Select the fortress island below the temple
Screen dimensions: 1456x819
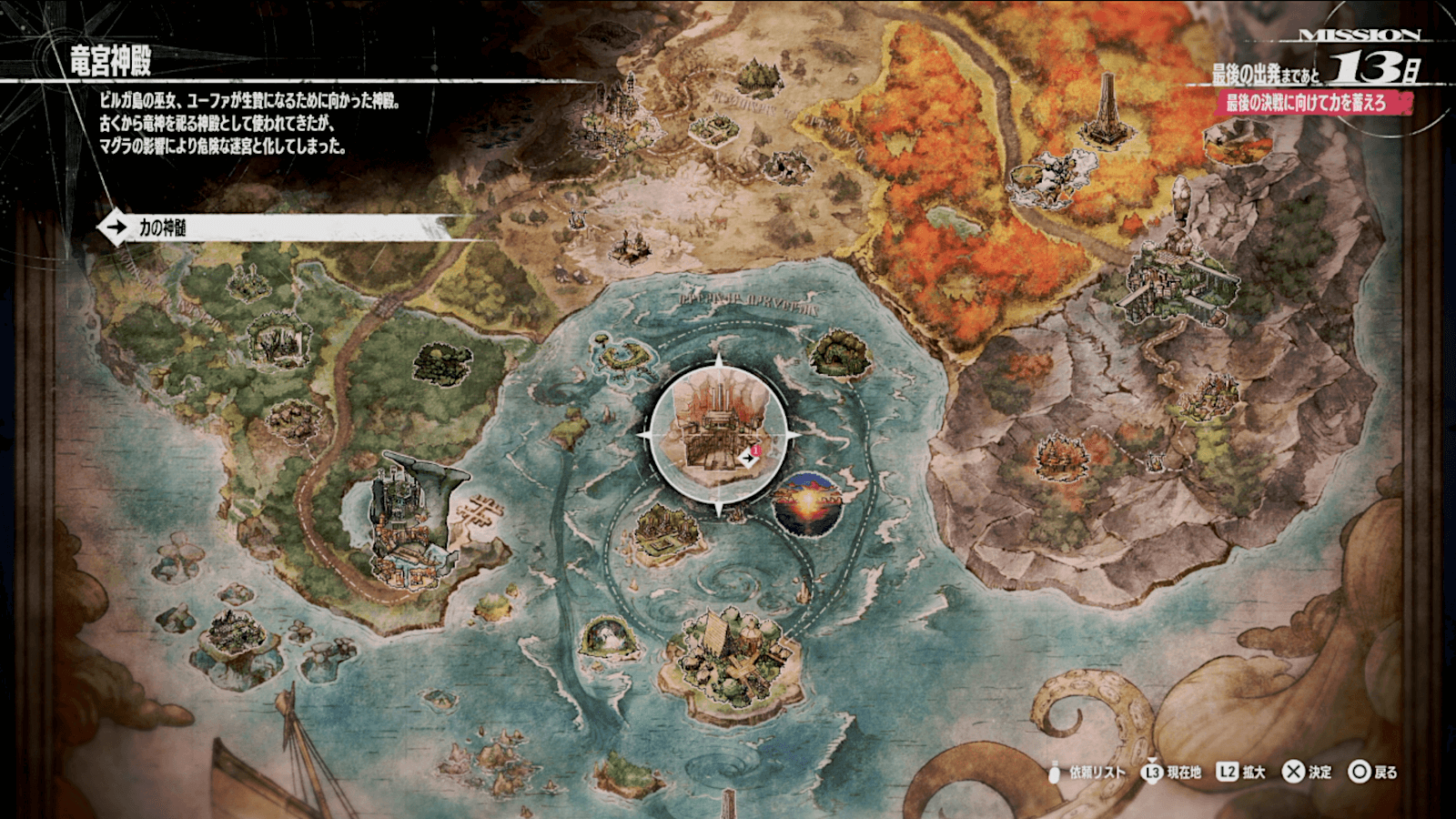point(671,535)
